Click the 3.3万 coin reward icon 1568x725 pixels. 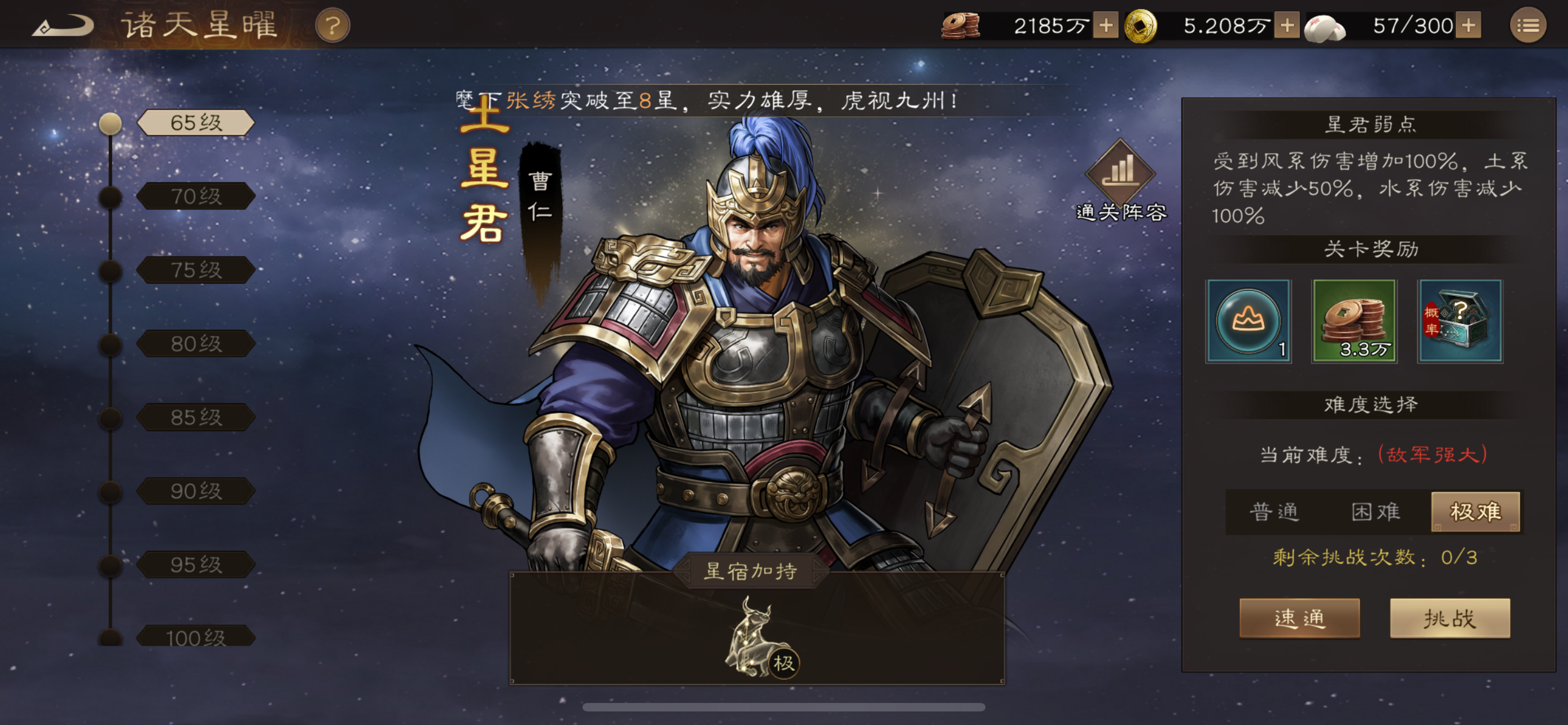tap(1355, 322)
